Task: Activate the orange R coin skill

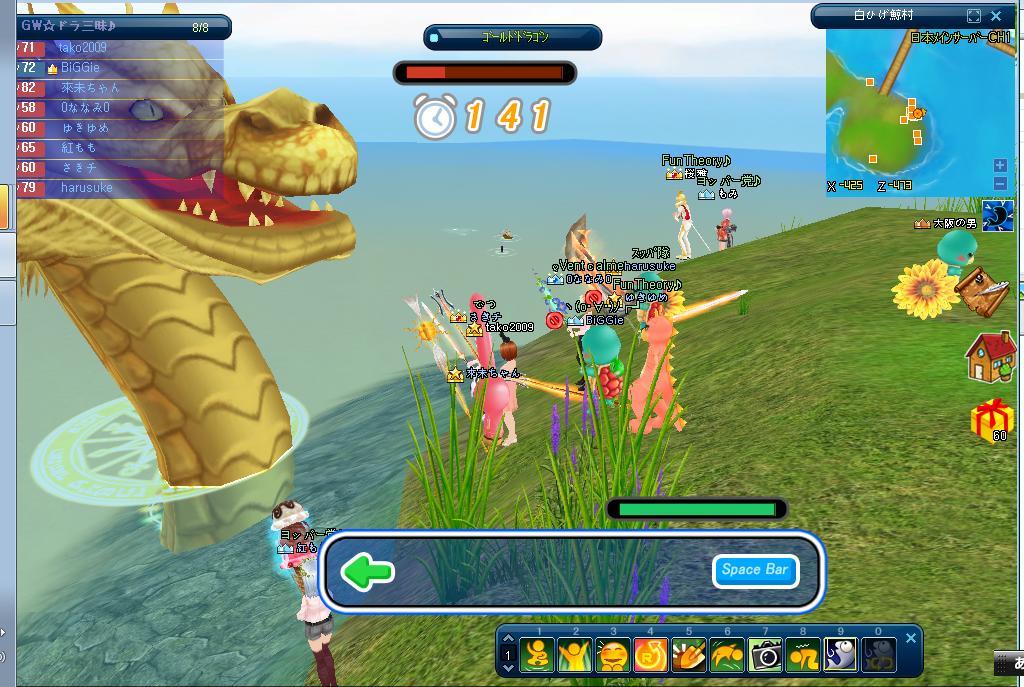Action: pyautogui.click(x=651, y=656)
